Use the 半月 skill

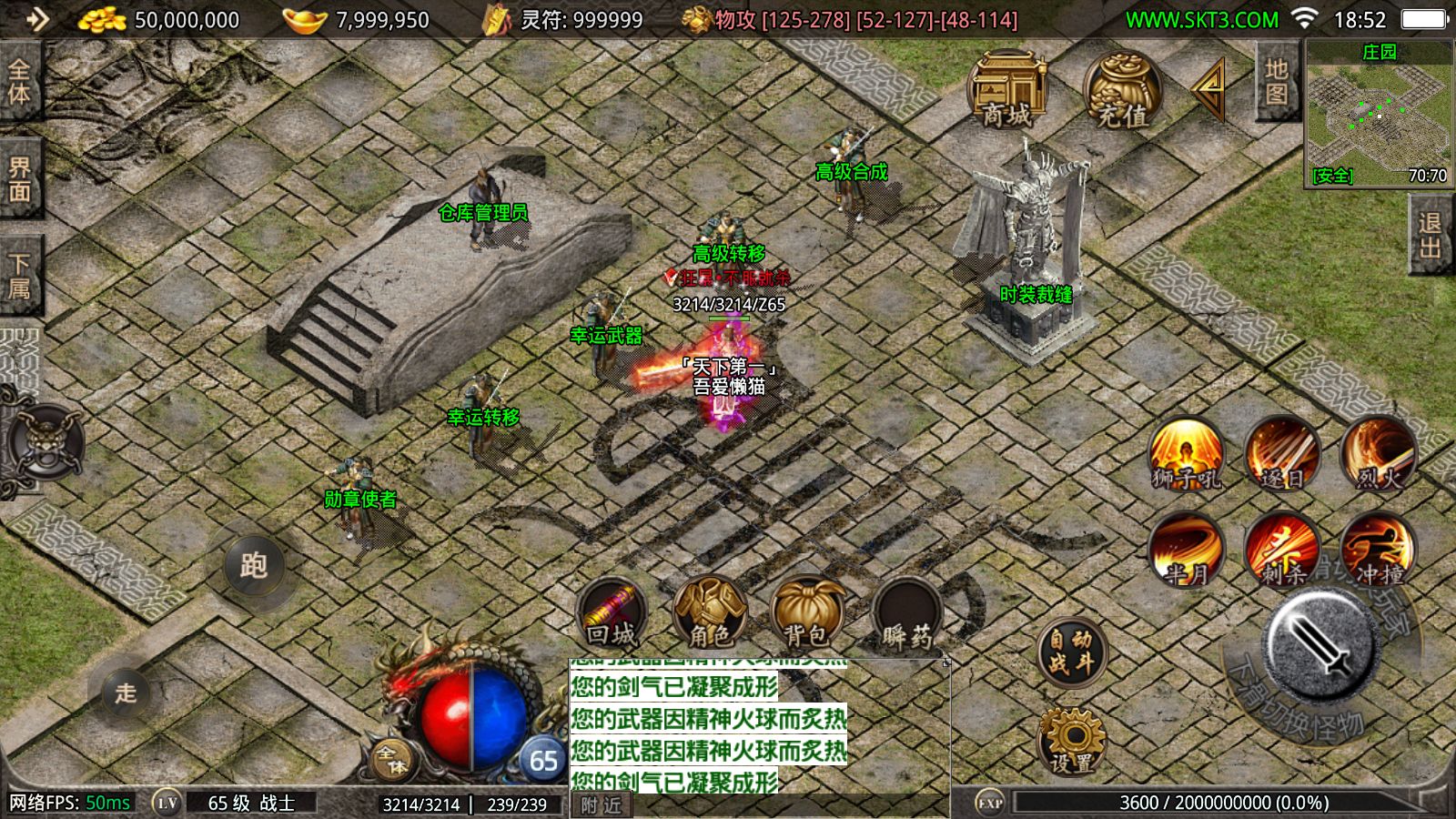[1187, 549]
